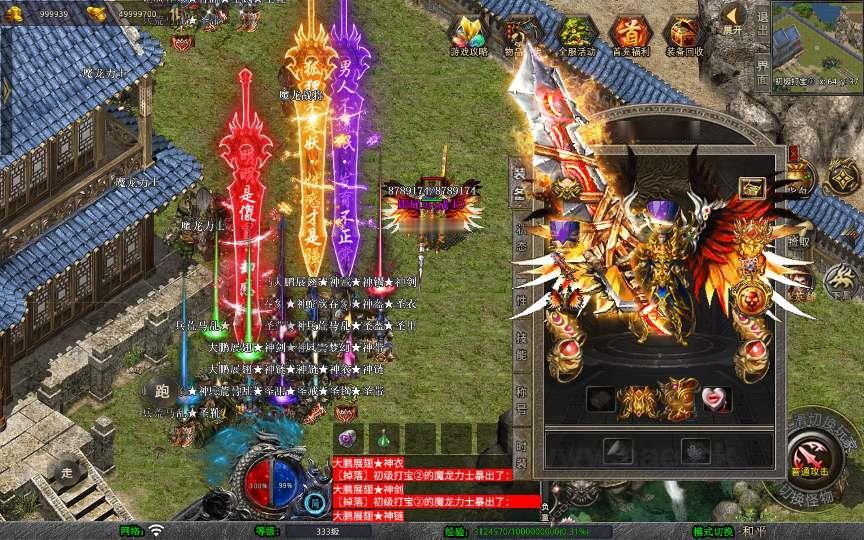The image size is (864, 540).
Task: Switch to the 技能 skills tab
Action: pos(520,342)
